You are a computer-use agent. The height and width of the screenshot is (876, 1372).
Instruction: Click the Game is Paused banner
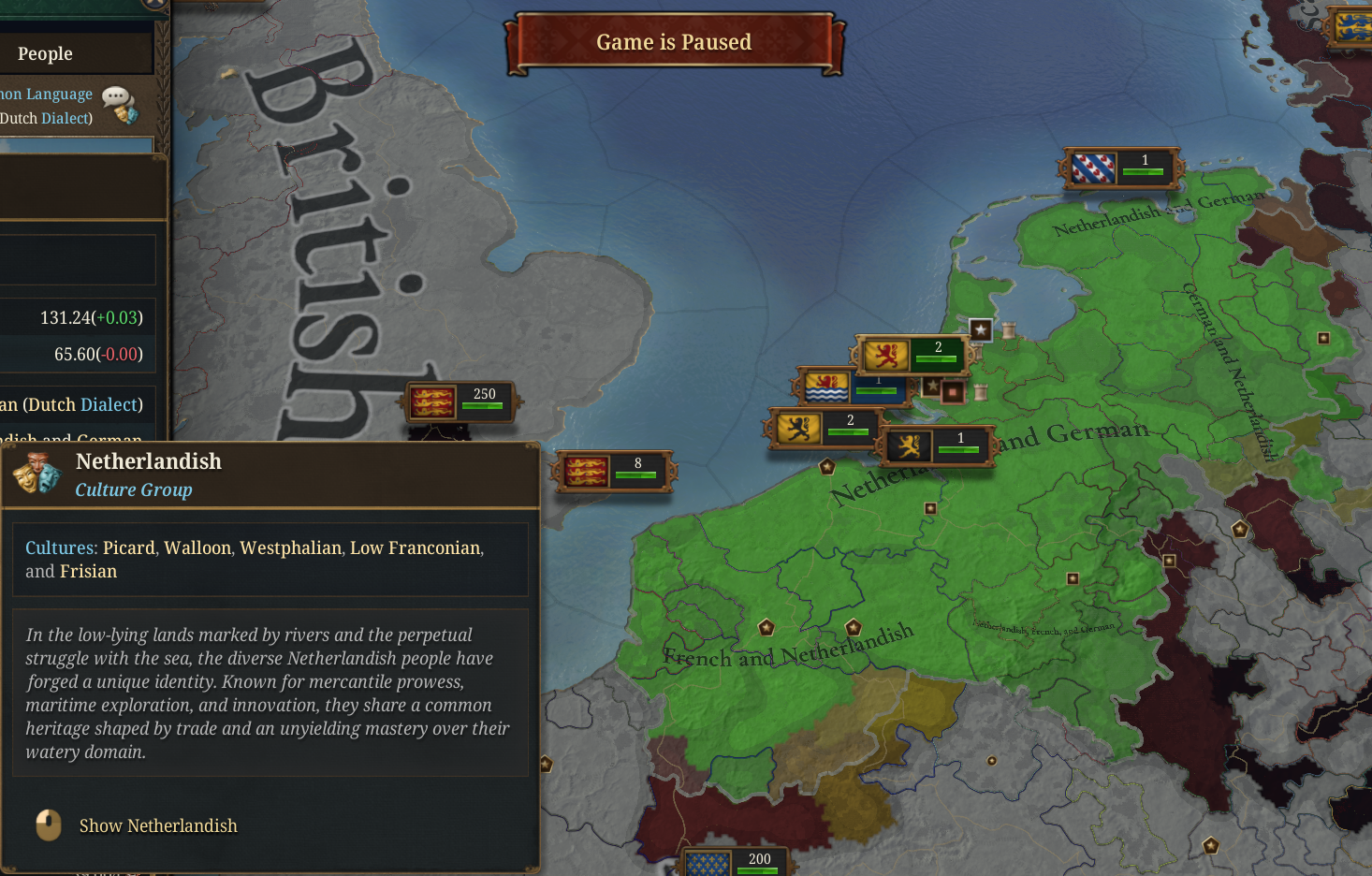(x=674, y=41)
